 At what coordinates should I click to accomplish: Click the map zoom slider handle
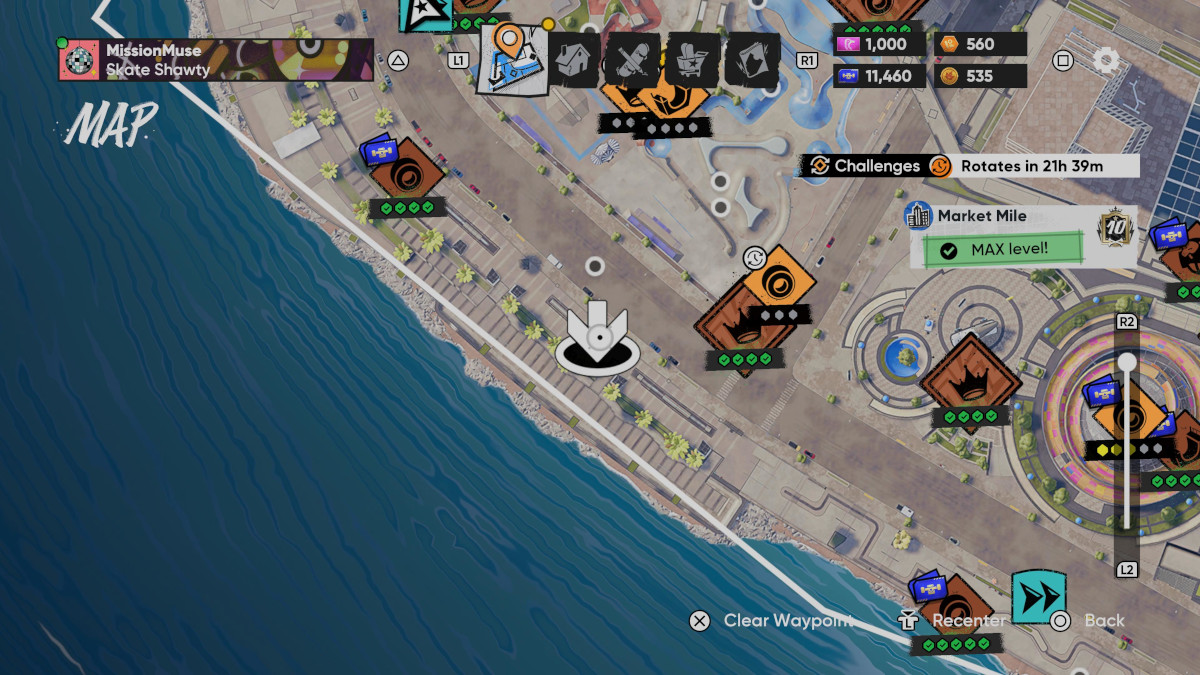coord(1127,362)
